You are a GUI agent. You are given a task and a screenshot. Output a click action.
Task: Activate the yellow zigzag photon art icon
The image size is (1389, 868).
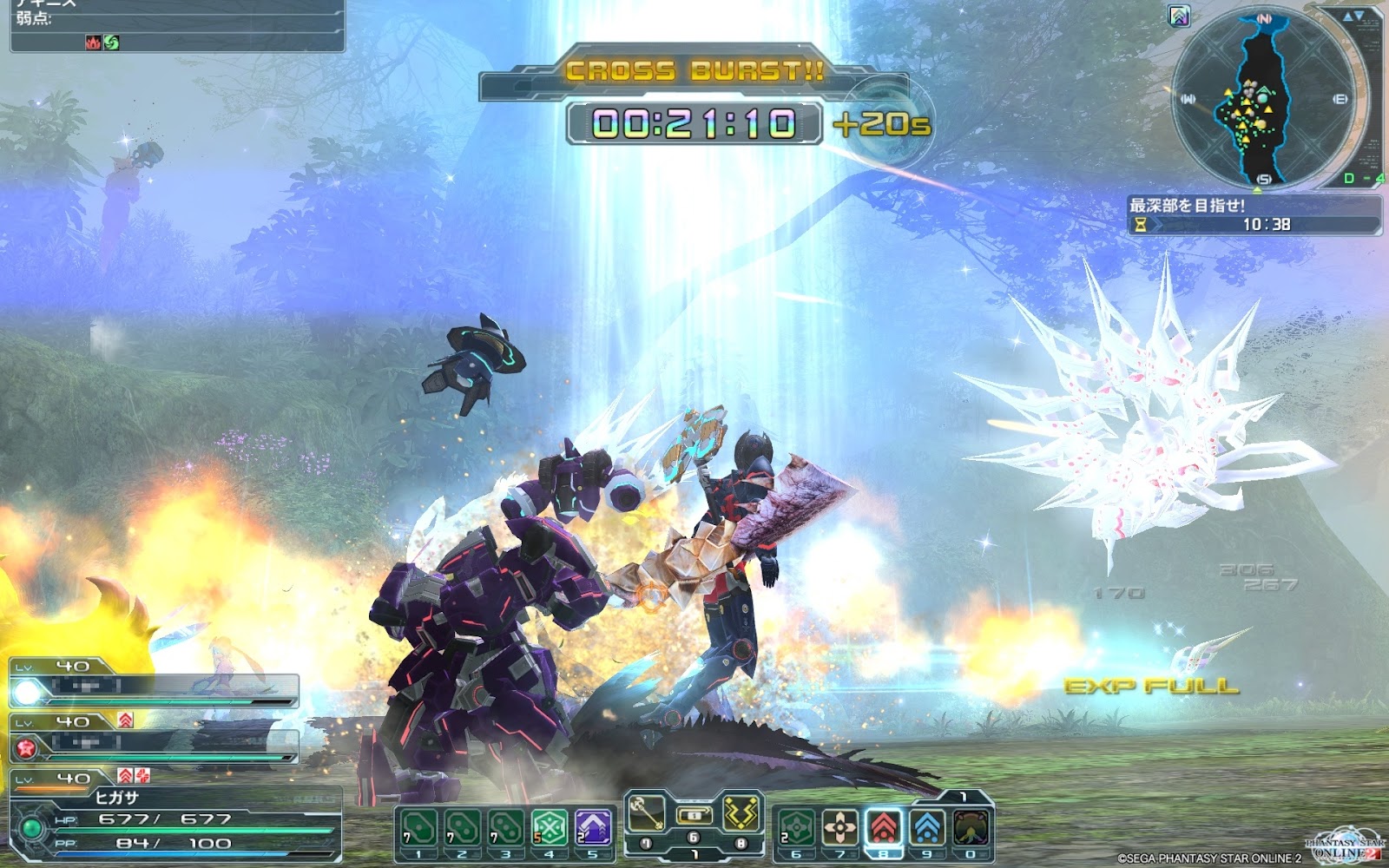point(742,812)
